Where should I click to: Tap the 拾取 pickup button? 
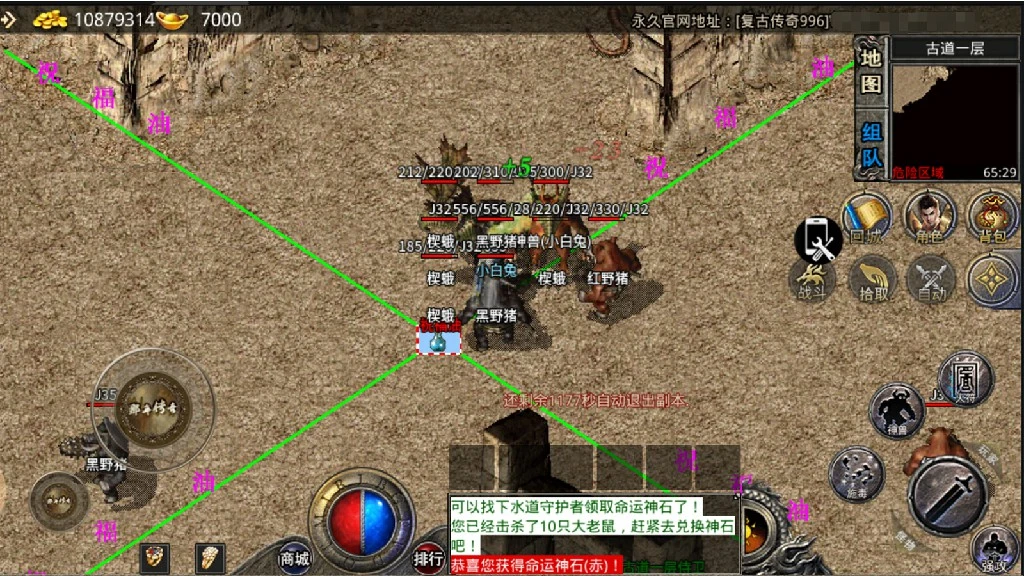click(874, 279)
